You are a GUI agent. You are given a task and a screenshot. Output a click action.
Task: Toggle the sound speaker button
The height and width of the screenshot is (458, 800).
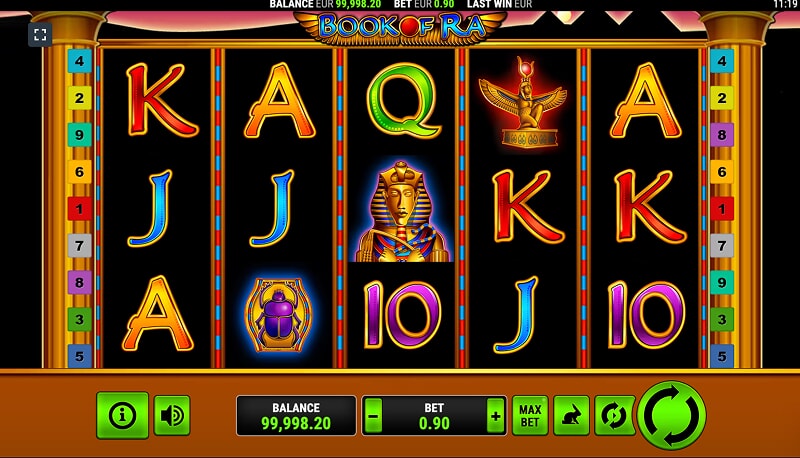click(172, 415)
